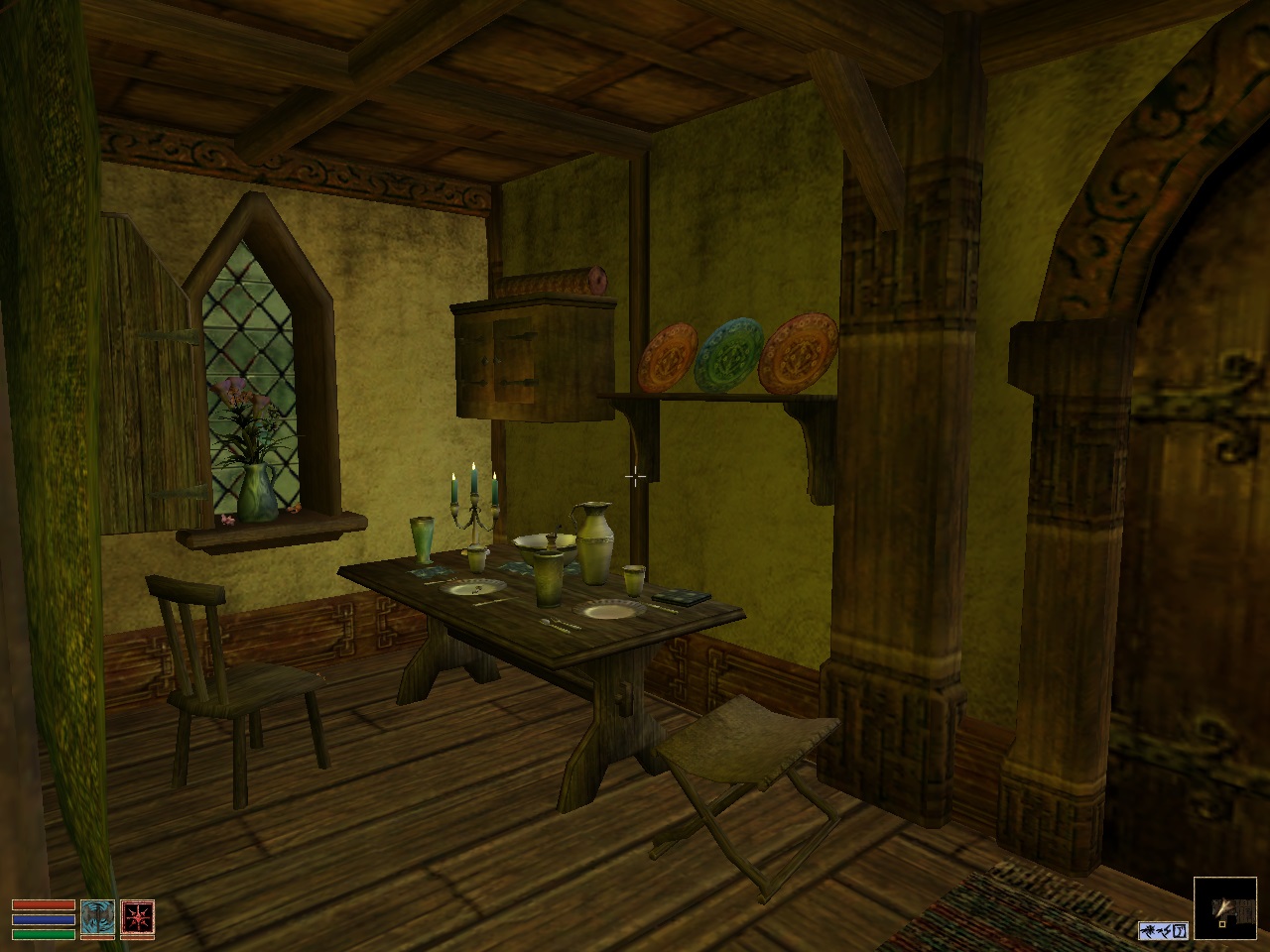
Task: Select the equipped axe weapon icon
Action: [97, 919]
